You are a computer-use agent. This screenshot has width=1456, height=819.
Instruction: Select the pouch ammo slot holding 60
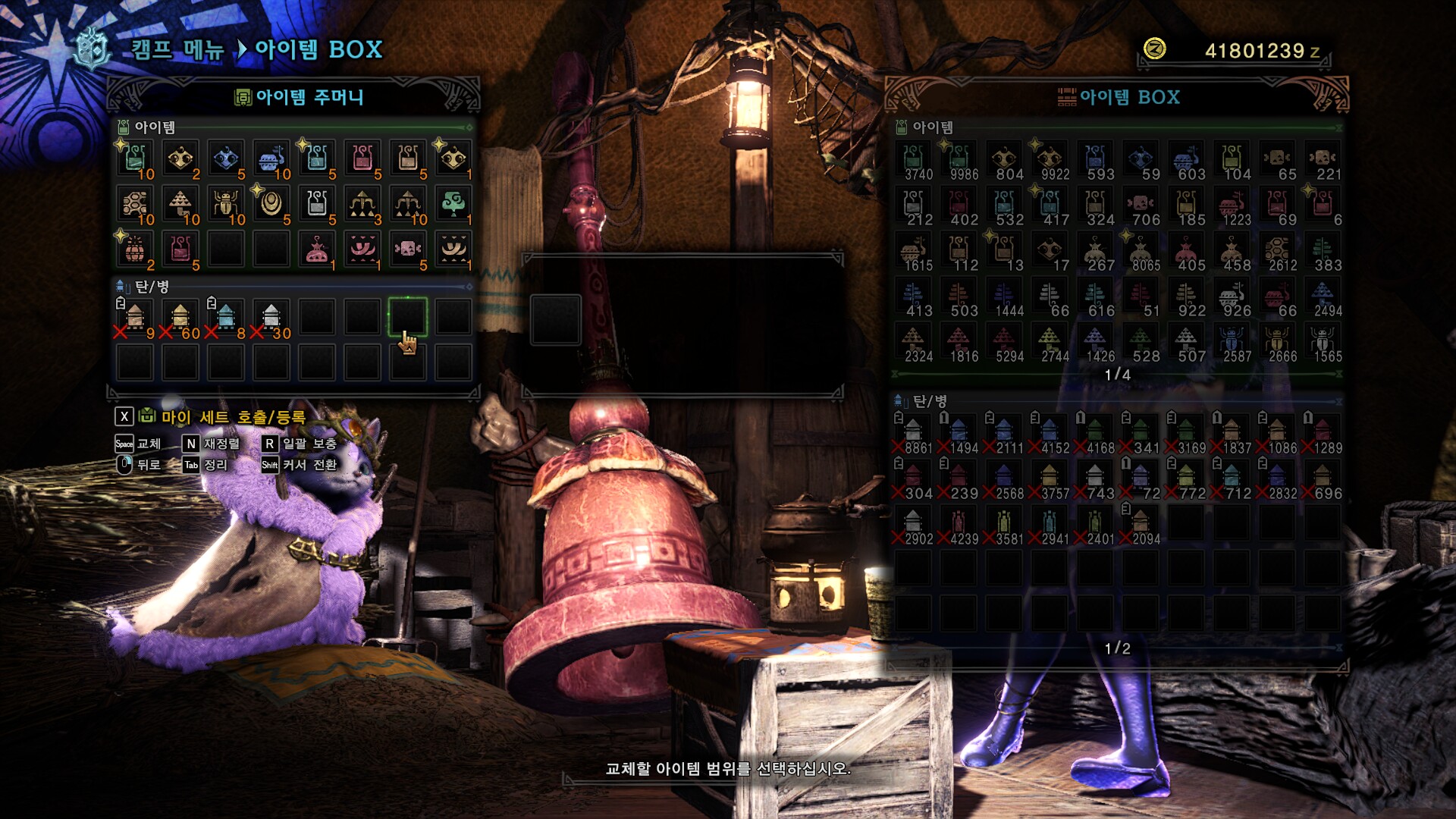180,318
